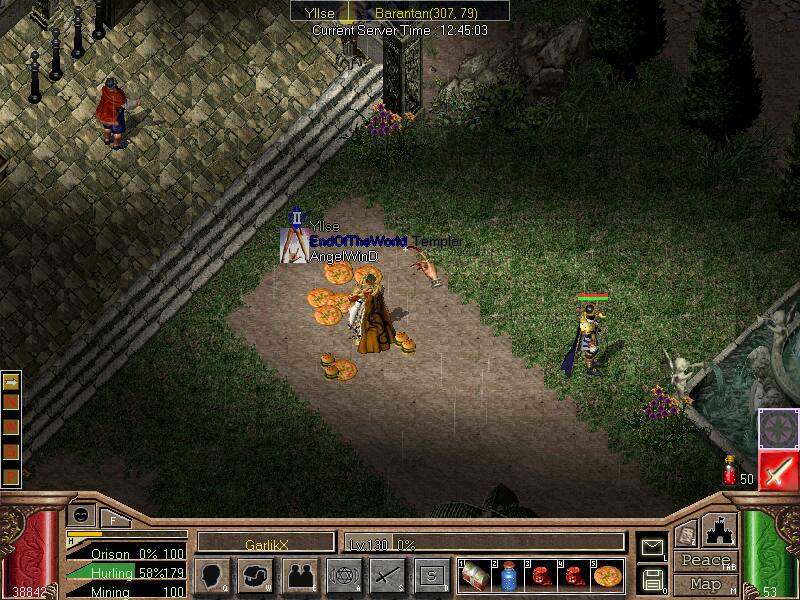The height and width of the screenshot is (600, 800).
Task: Click the S system button
Action: (431, 575)
